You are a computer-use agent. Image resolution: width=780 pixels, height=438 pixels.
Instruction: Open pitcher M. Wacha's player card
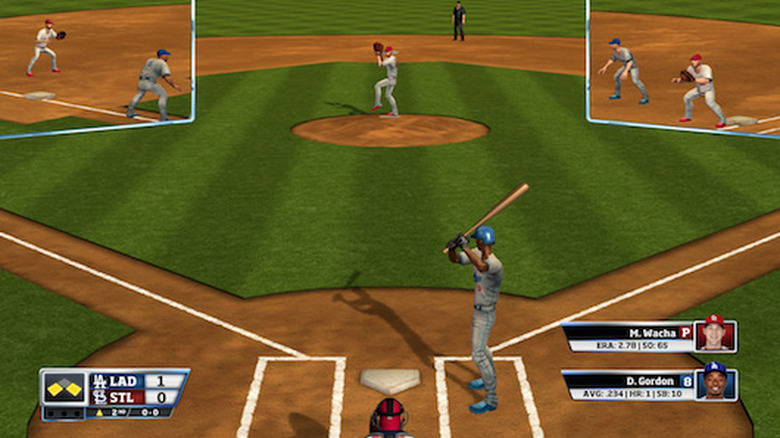648,337
